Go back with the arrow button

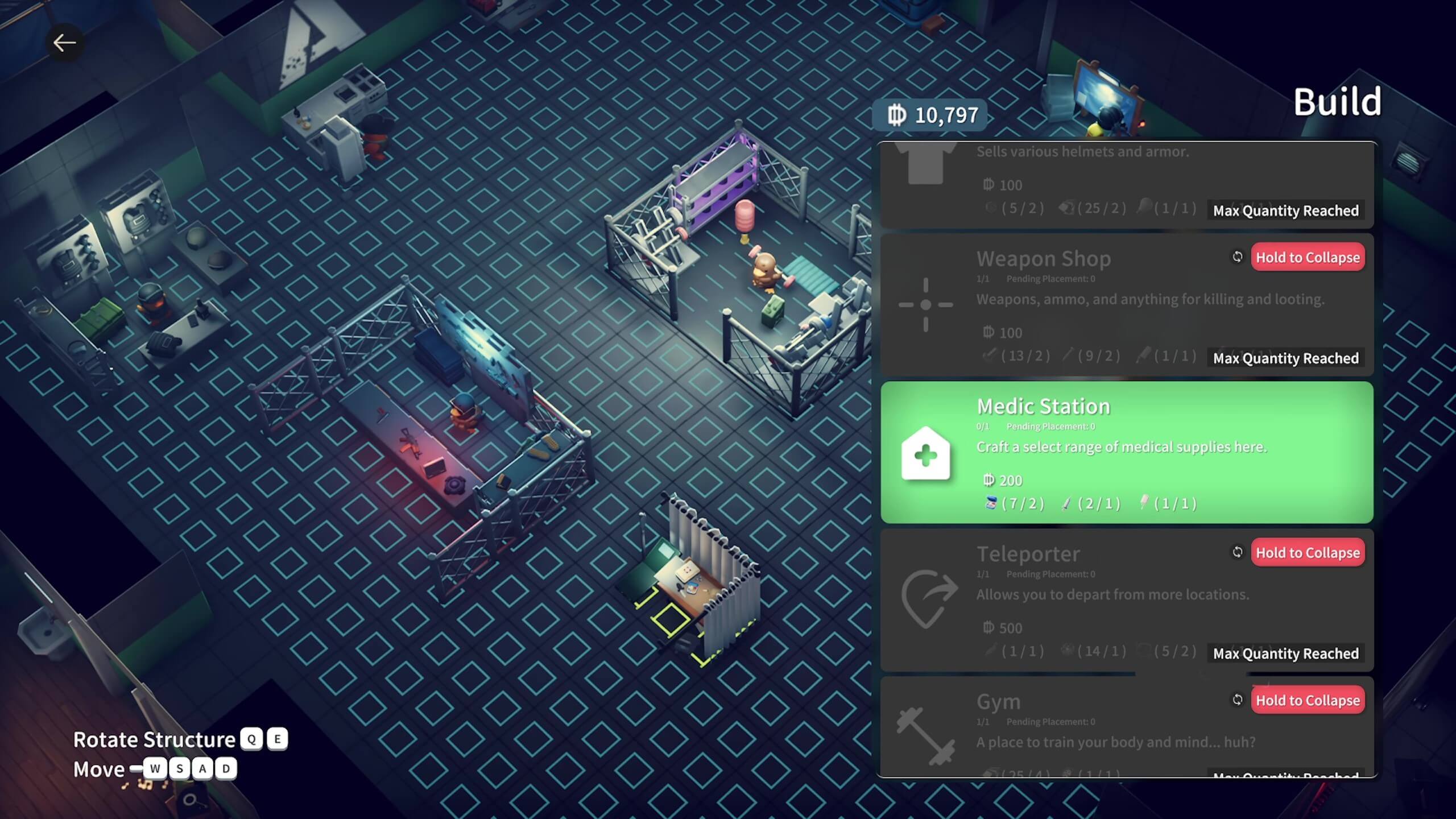[x=64, y=43]
